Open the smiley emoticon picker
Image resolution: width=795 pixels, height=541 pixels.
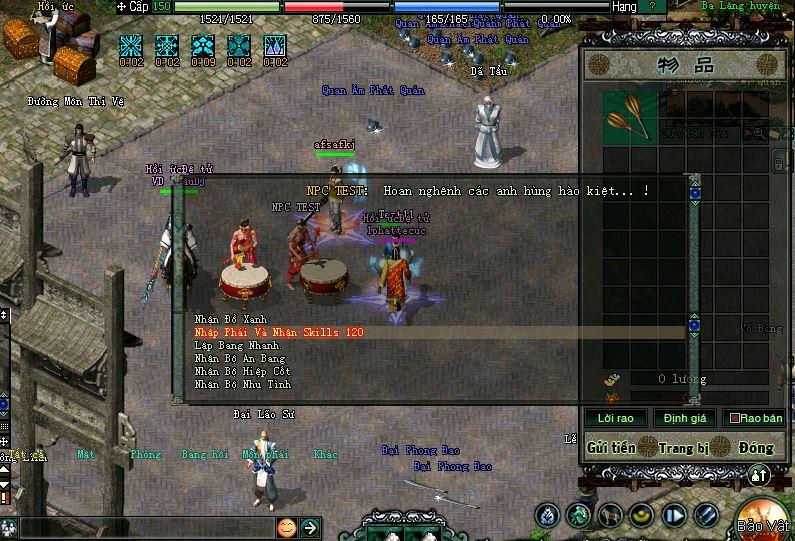(x=287, y=527)
